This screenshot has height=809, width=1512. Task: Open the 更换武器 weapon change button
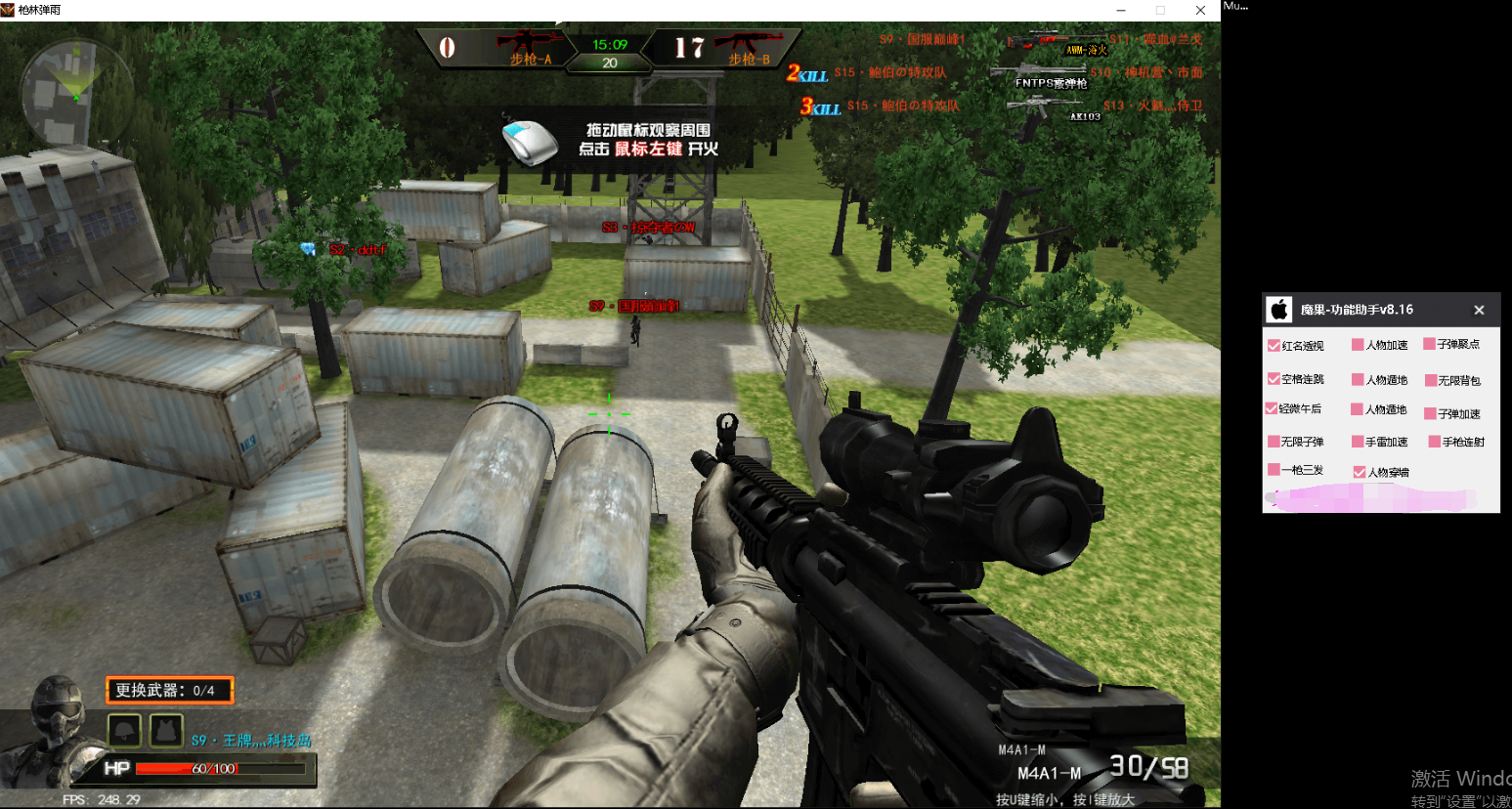tap(169, 690)
